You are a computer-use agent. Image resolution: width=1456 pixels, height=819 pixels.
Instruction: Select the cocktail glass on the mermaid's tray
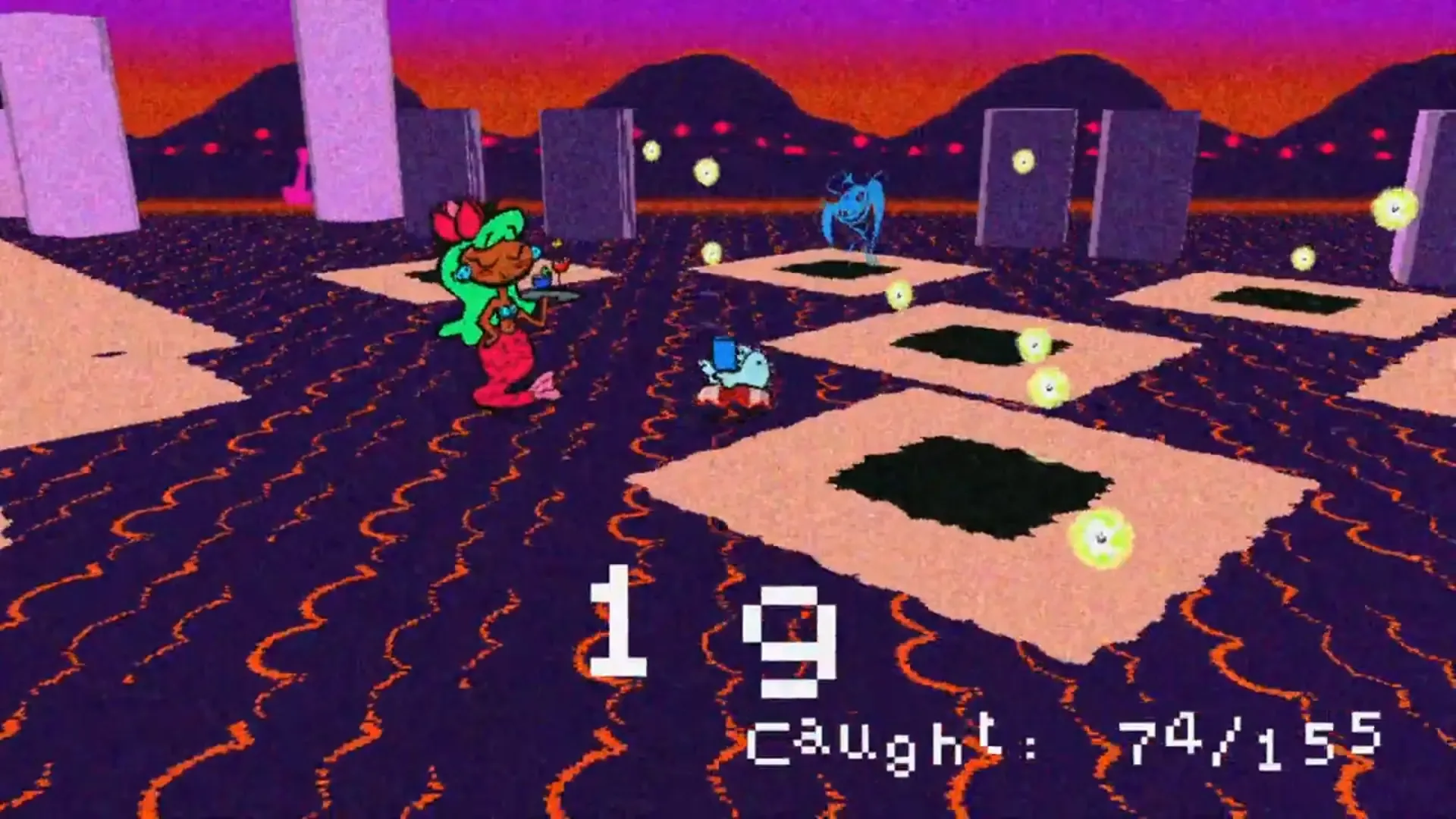tap(561, 267)
